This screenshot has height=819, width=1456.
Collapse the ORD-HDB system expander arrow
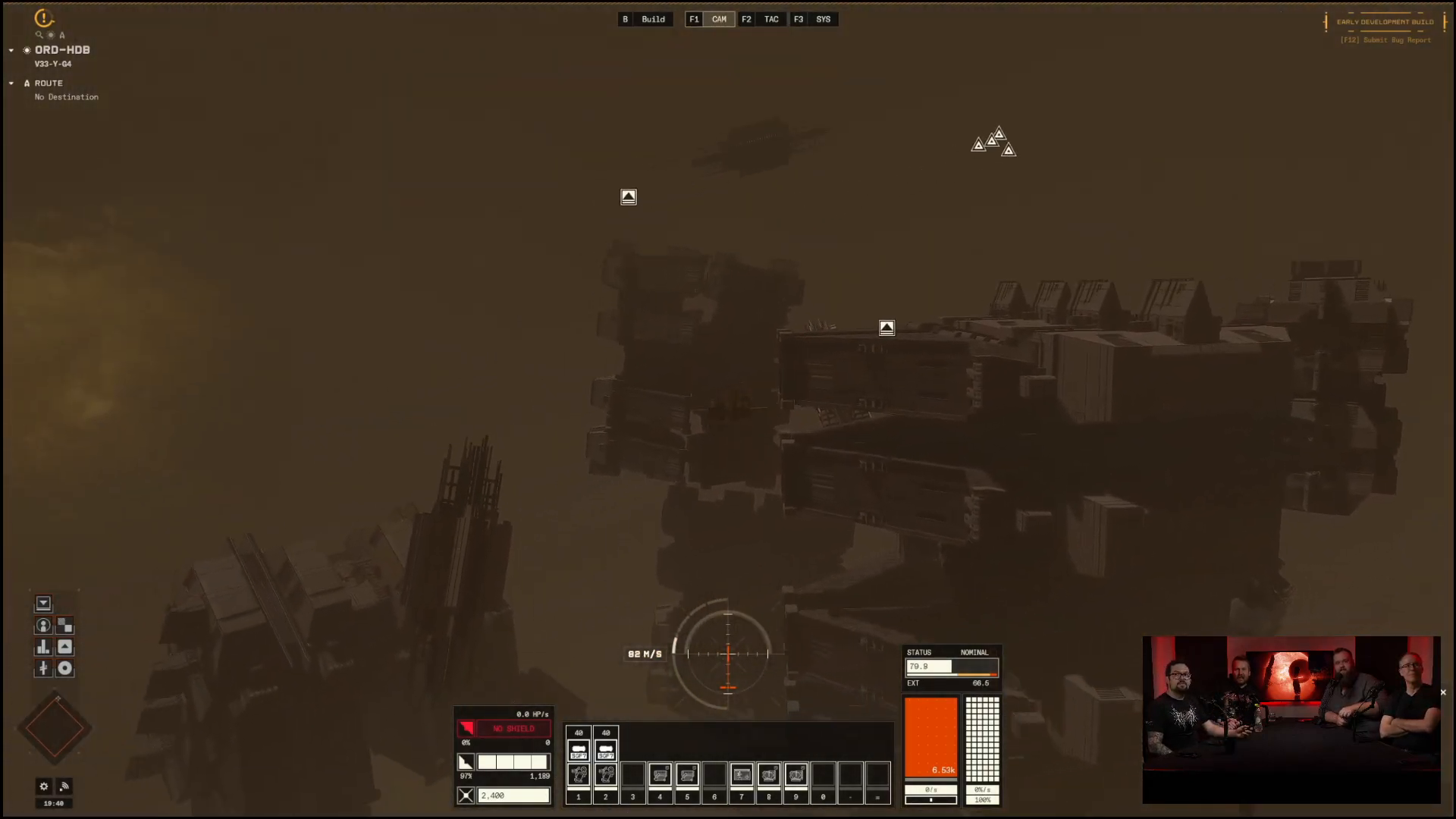[11, 50]
